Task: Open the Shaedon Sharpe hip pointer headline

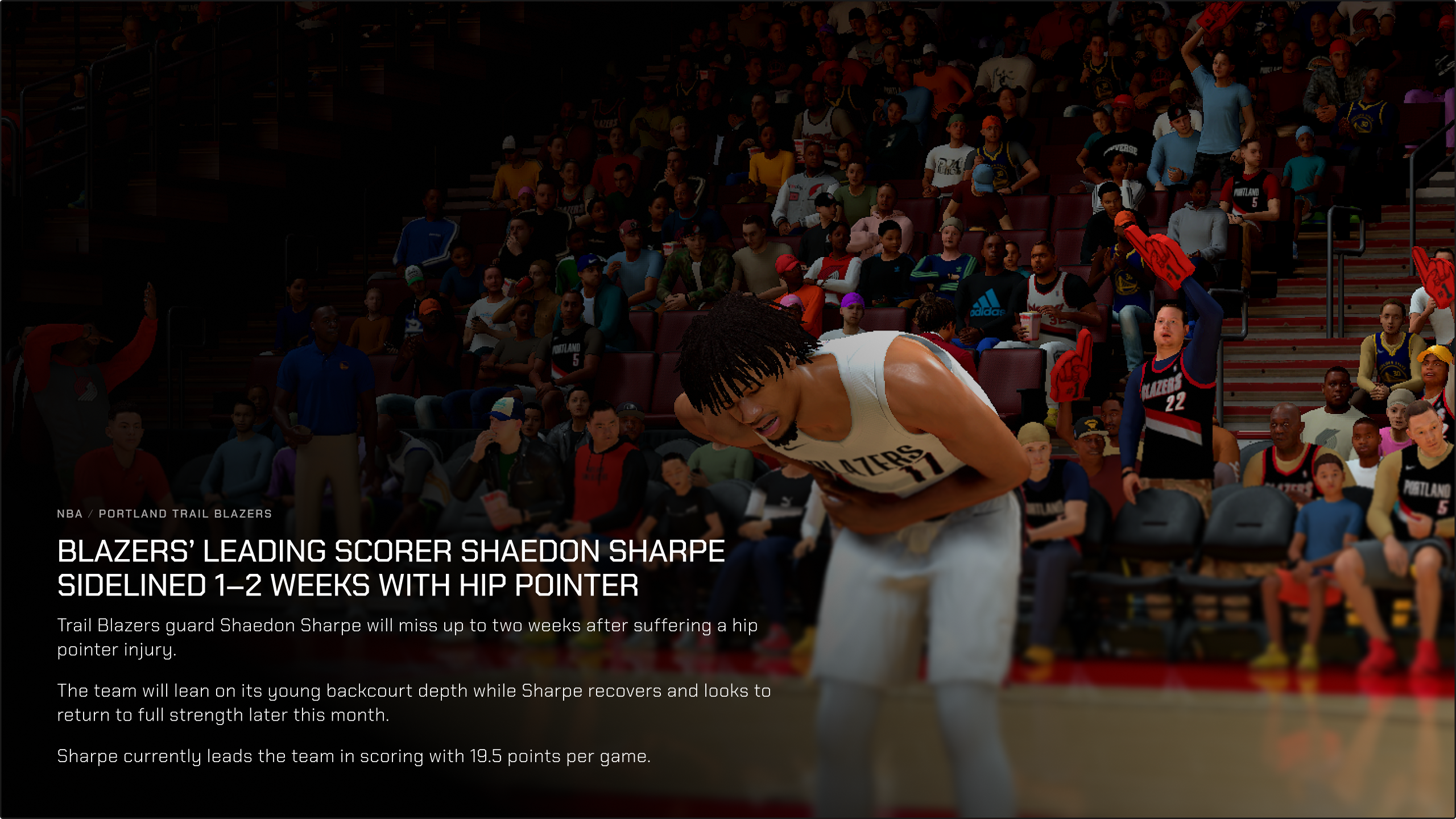Action: click(x=391, y=568)
